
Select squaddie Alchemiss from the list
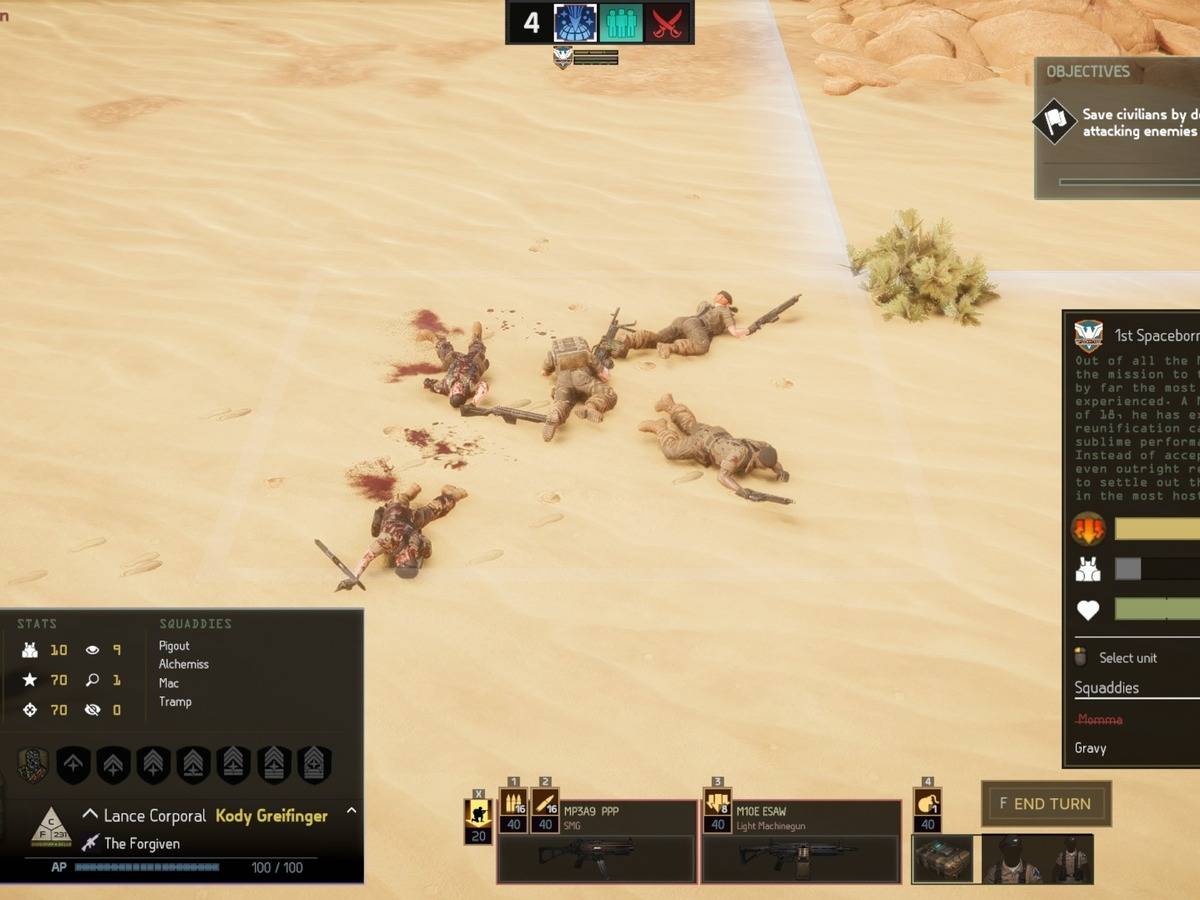pyautogui.click(x=183, y=664)
